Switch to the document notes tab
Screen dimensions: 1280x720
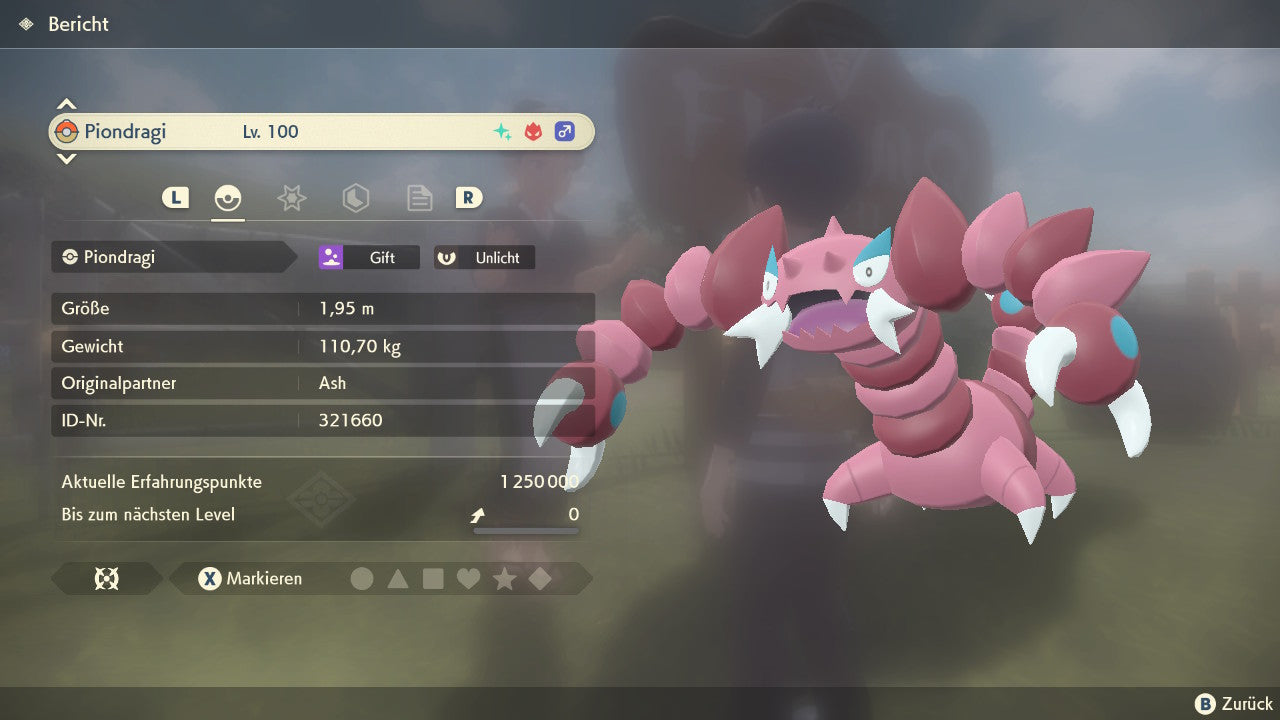(419, 198)
